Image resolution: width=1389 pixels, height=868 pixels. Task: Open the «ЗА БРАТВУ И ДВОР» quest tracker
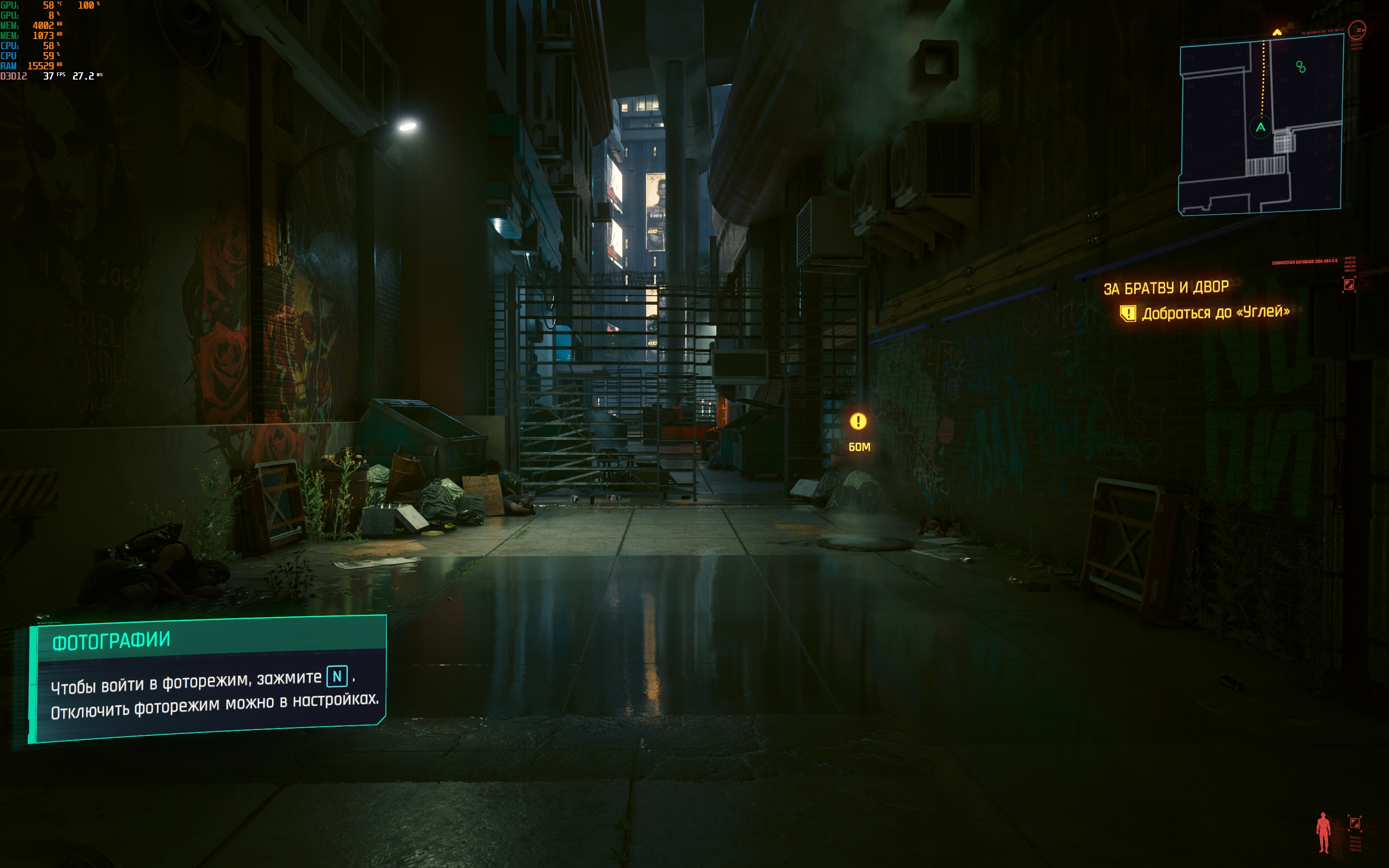pyautogui.click(x=1166, y=287)
